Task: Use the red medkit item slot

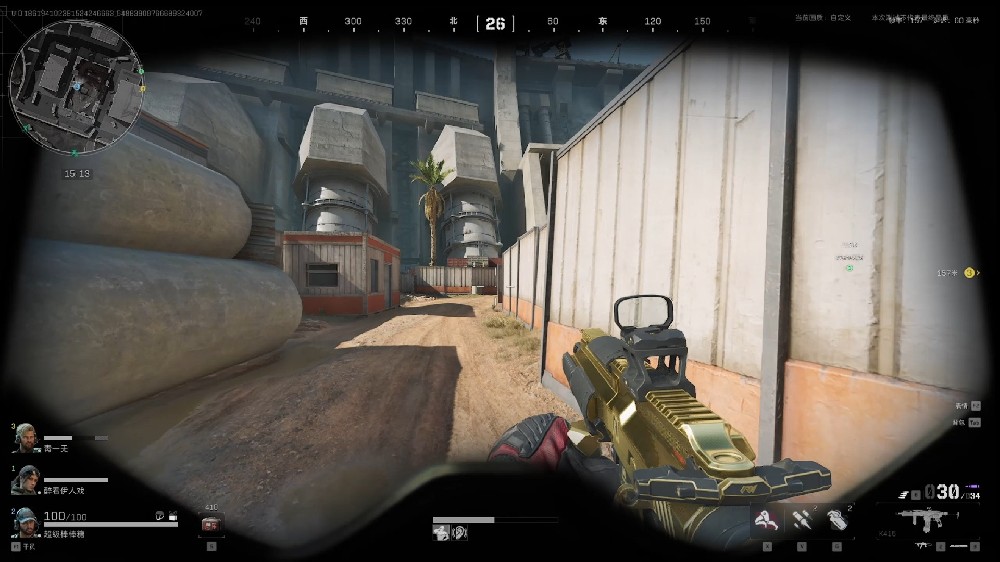Action: [x=211, y=524]
